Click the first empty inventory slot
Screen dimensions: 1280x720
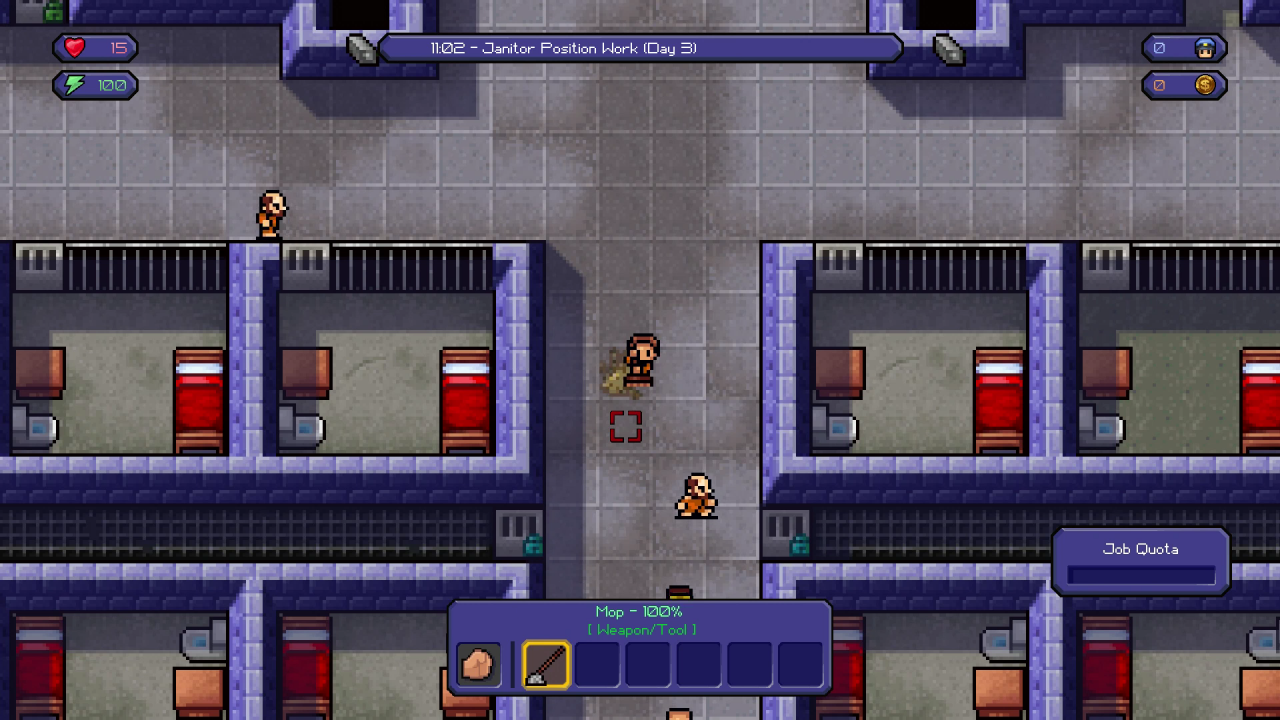596,664
